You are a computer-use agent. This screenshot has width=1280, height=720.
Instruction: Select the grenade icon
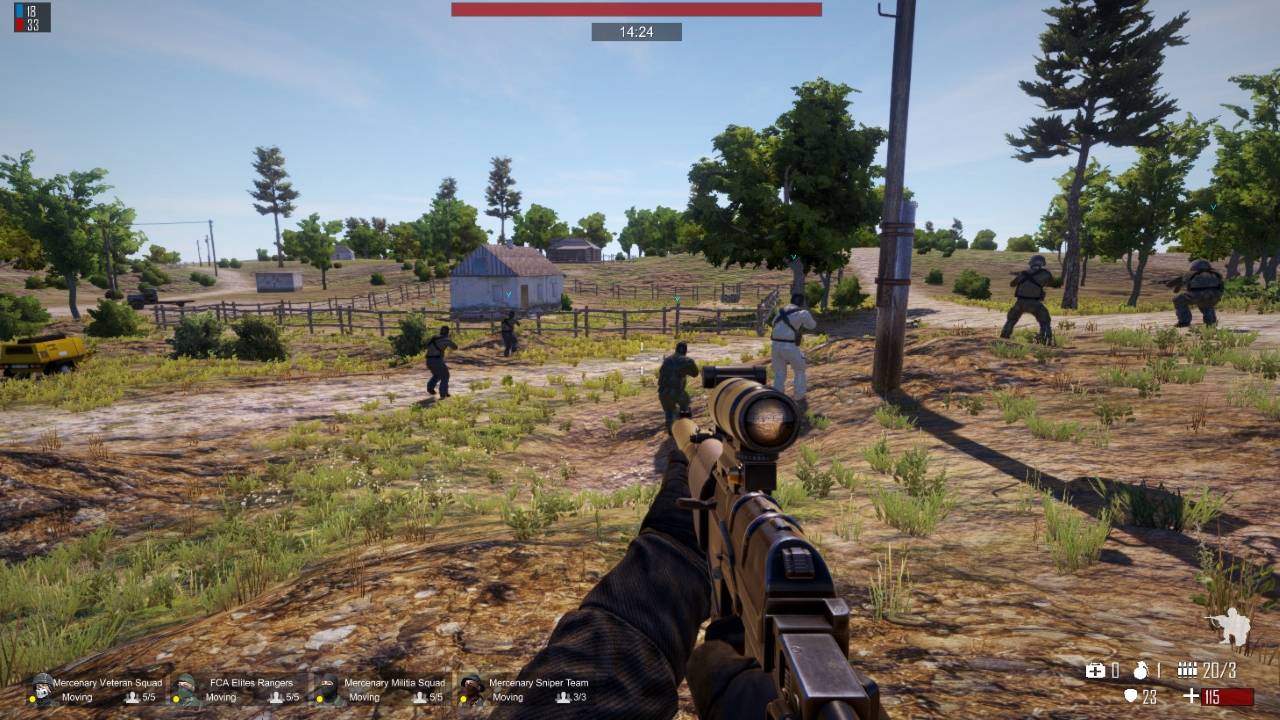1142,670
